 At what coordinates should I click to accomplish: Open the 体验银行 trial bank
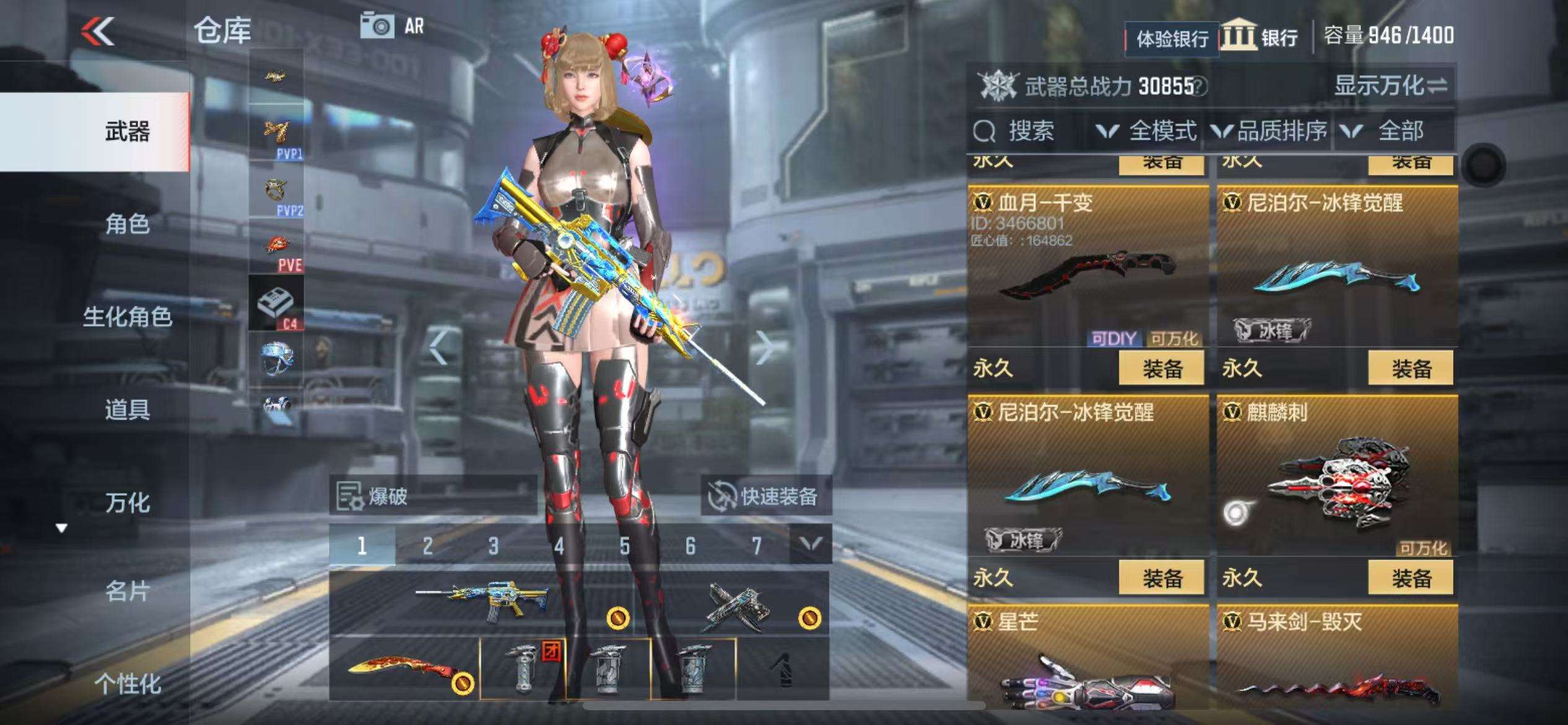point(1172,39)
